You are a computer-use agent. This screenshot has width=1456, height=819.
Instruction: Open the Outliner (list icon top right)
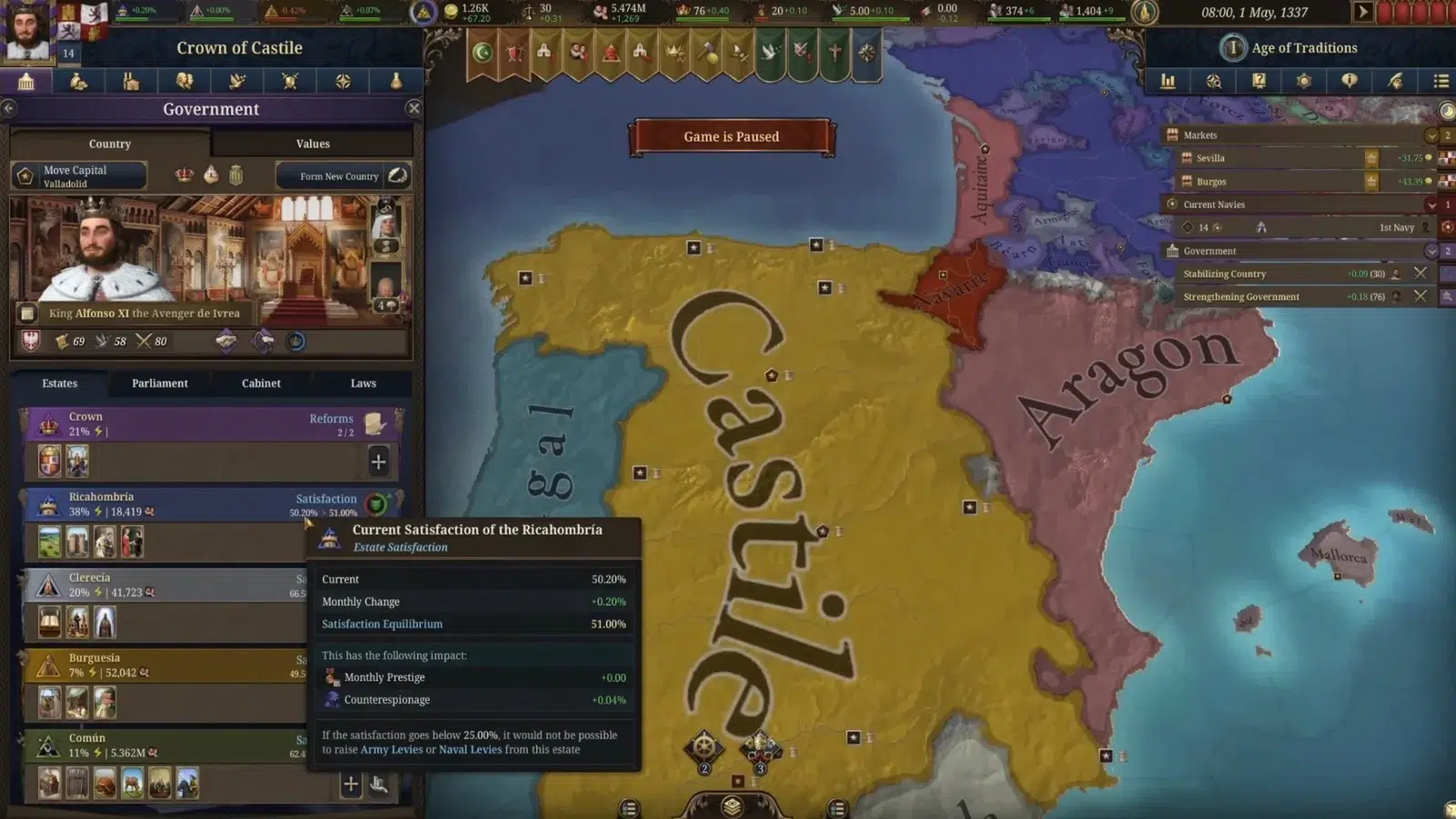(x=1440, y=81)
